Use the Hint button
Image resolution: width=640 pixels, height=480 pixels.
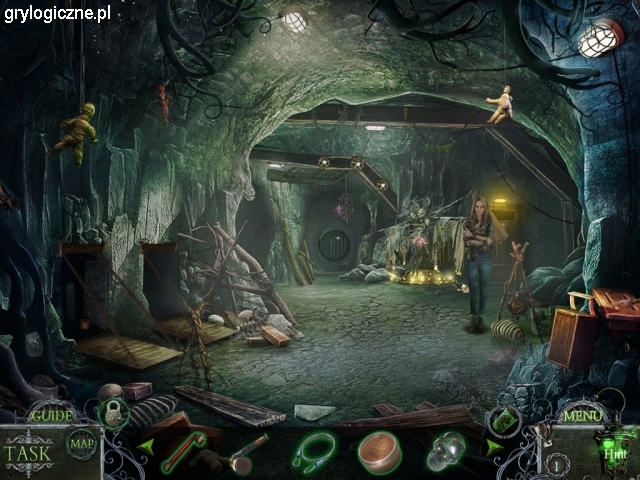pyautogui.click(x=612, y=452)
